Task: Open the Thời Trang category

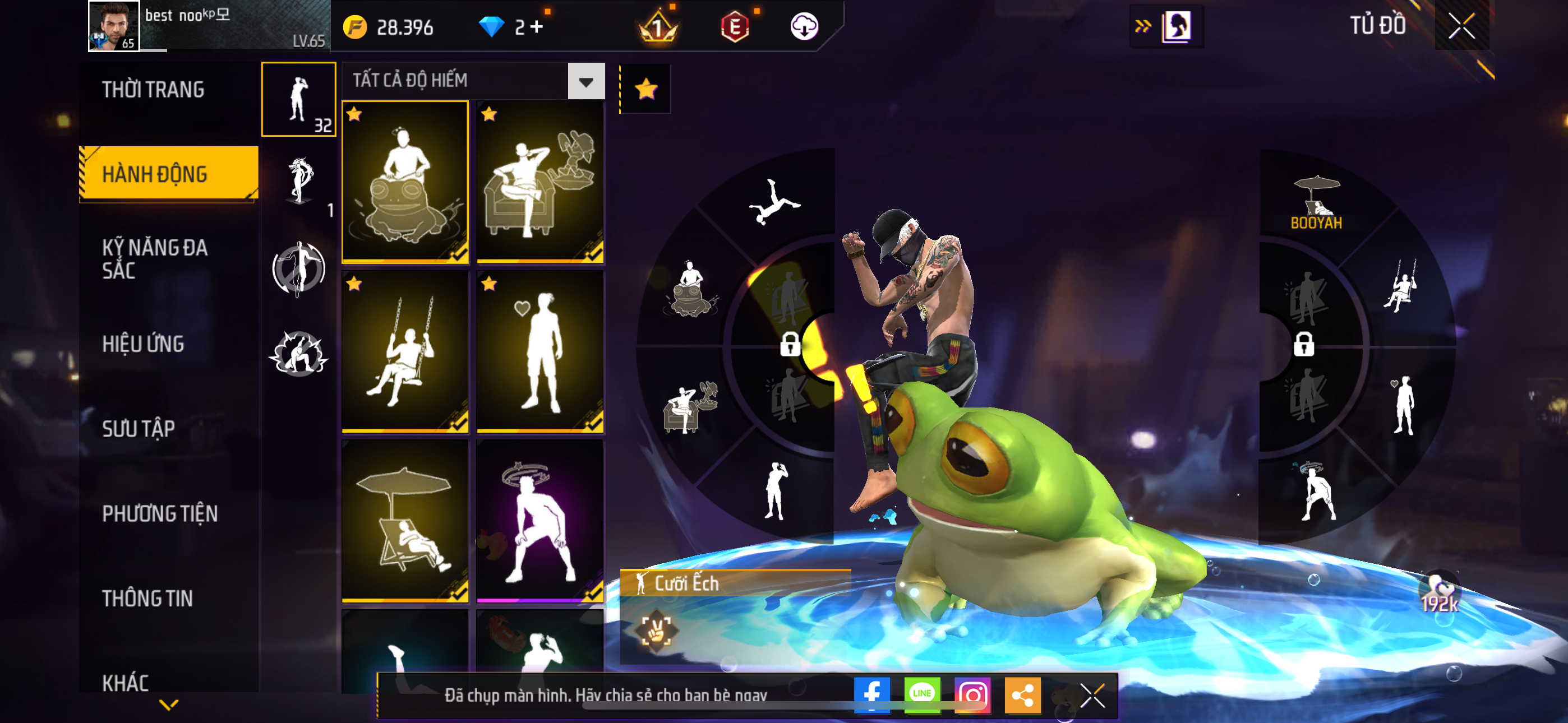Action: tap(154, 90)
